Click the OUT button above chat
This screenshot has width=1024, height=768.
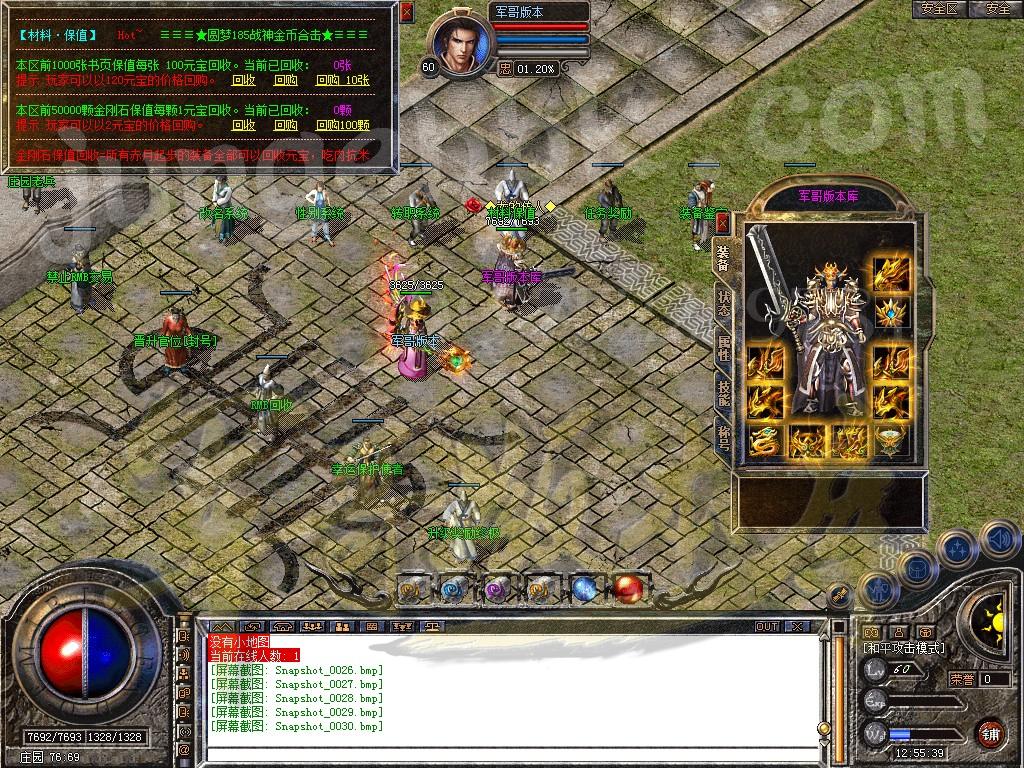tap(767, 626)
